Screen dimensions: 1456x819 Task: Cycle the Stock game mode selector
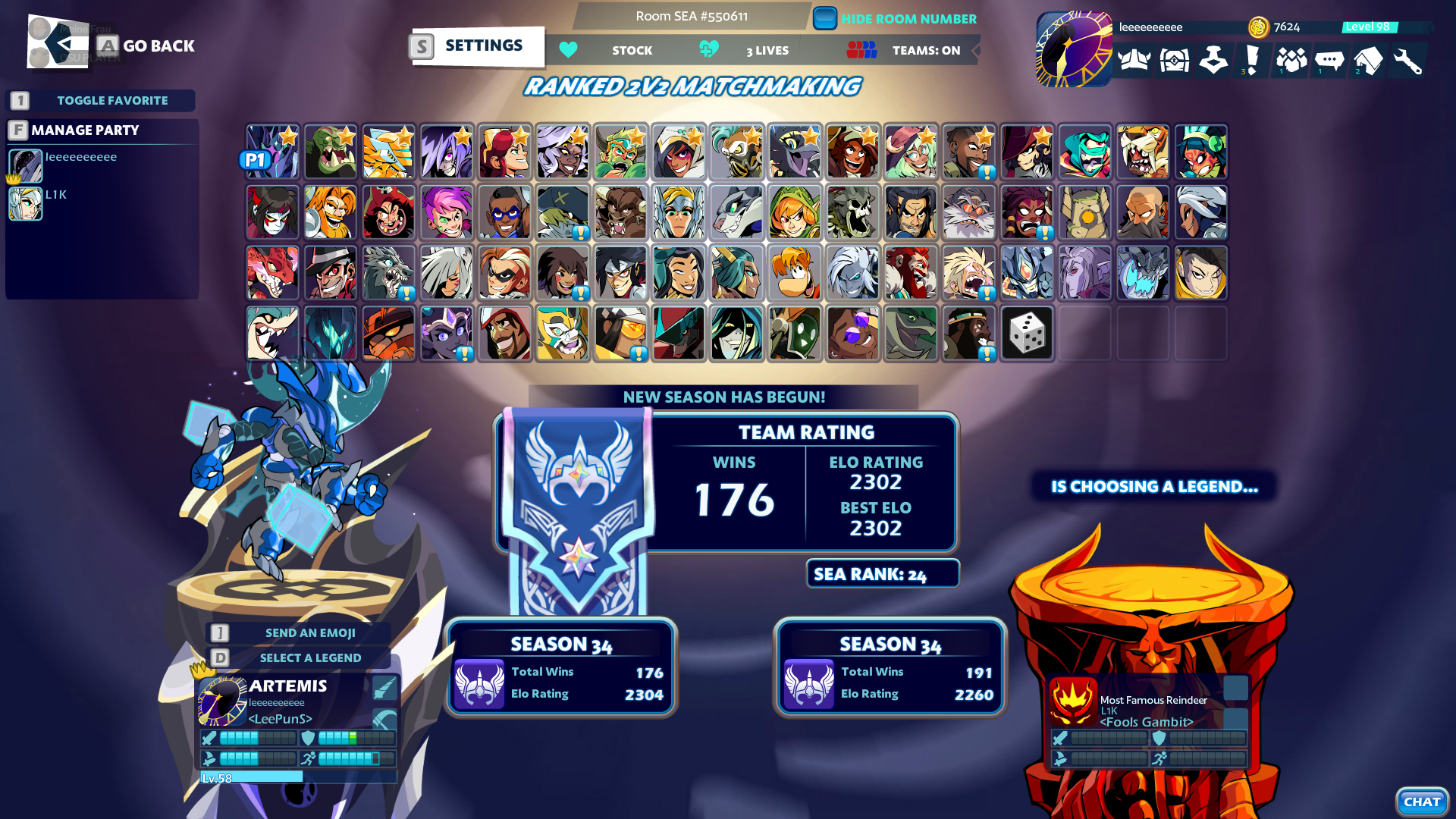pos(632,50)
